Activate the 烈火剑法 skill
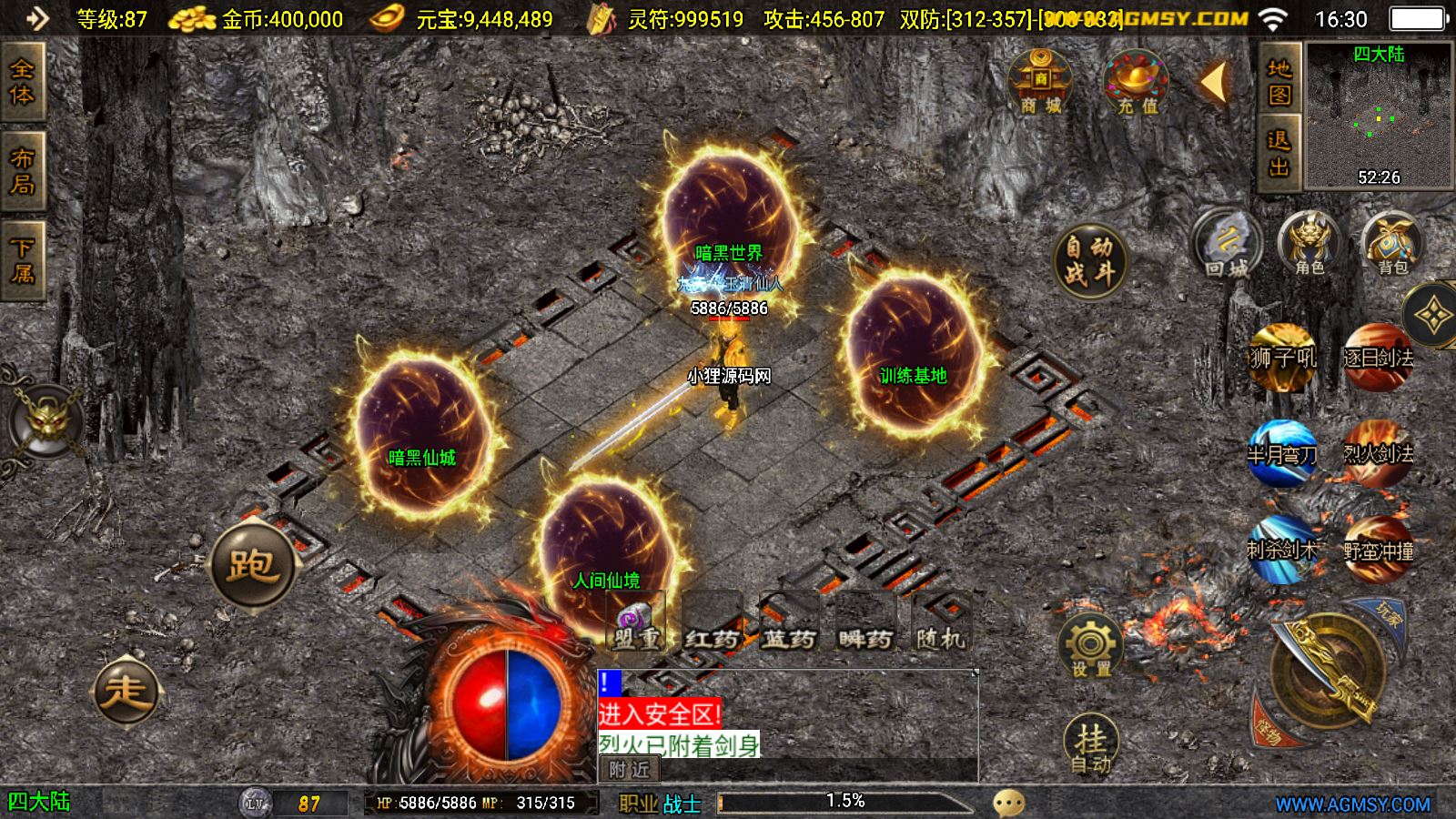1456x819 pixels. click(x=1378, y=452)
